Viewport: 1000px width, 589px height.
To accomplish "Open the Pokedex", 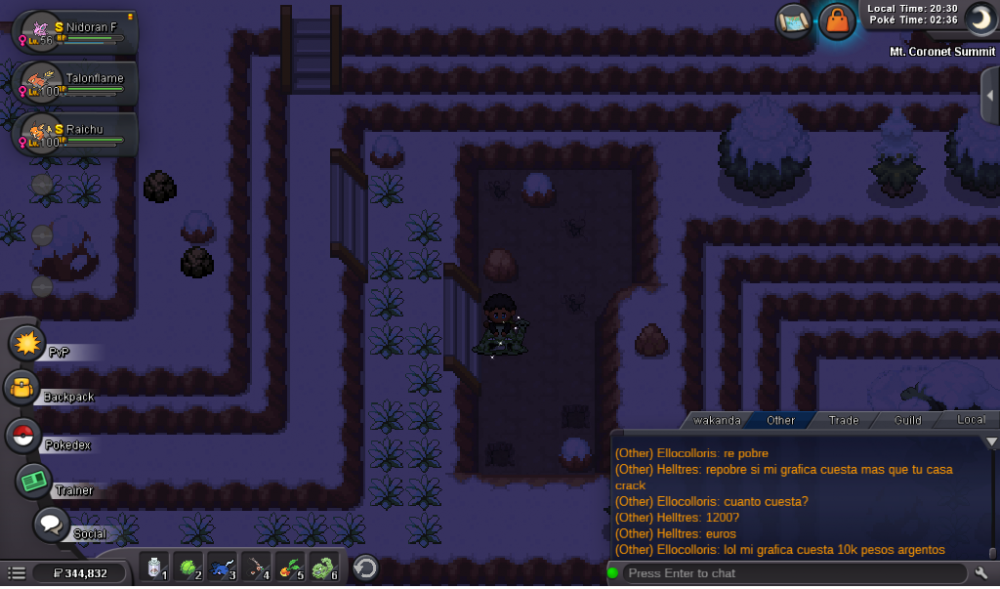I will click(x=22, y=436).
